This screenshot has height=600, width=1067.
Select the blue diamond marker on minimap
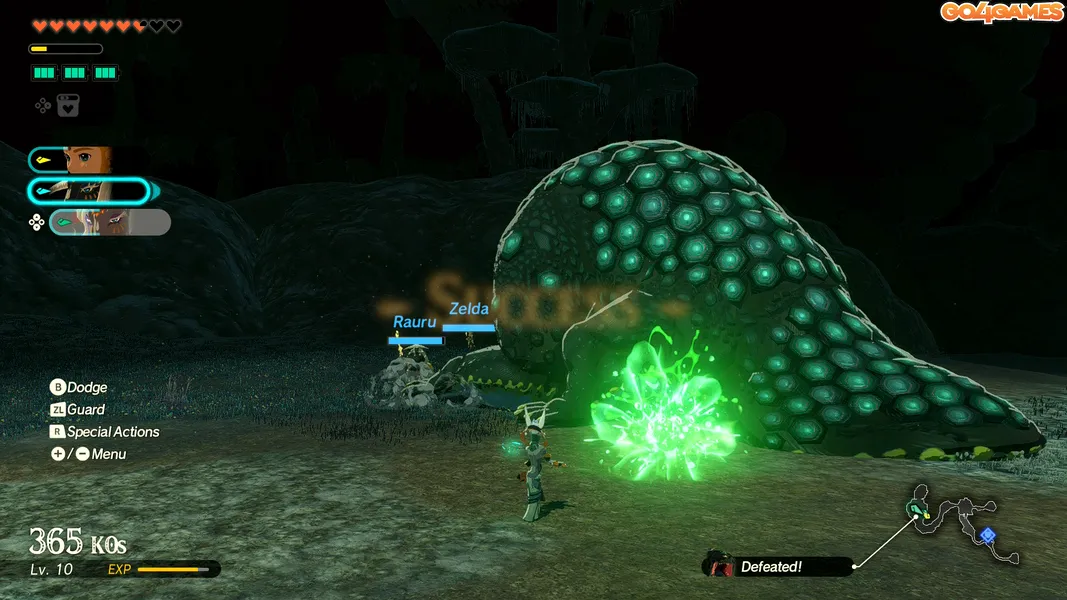[987, 535]
